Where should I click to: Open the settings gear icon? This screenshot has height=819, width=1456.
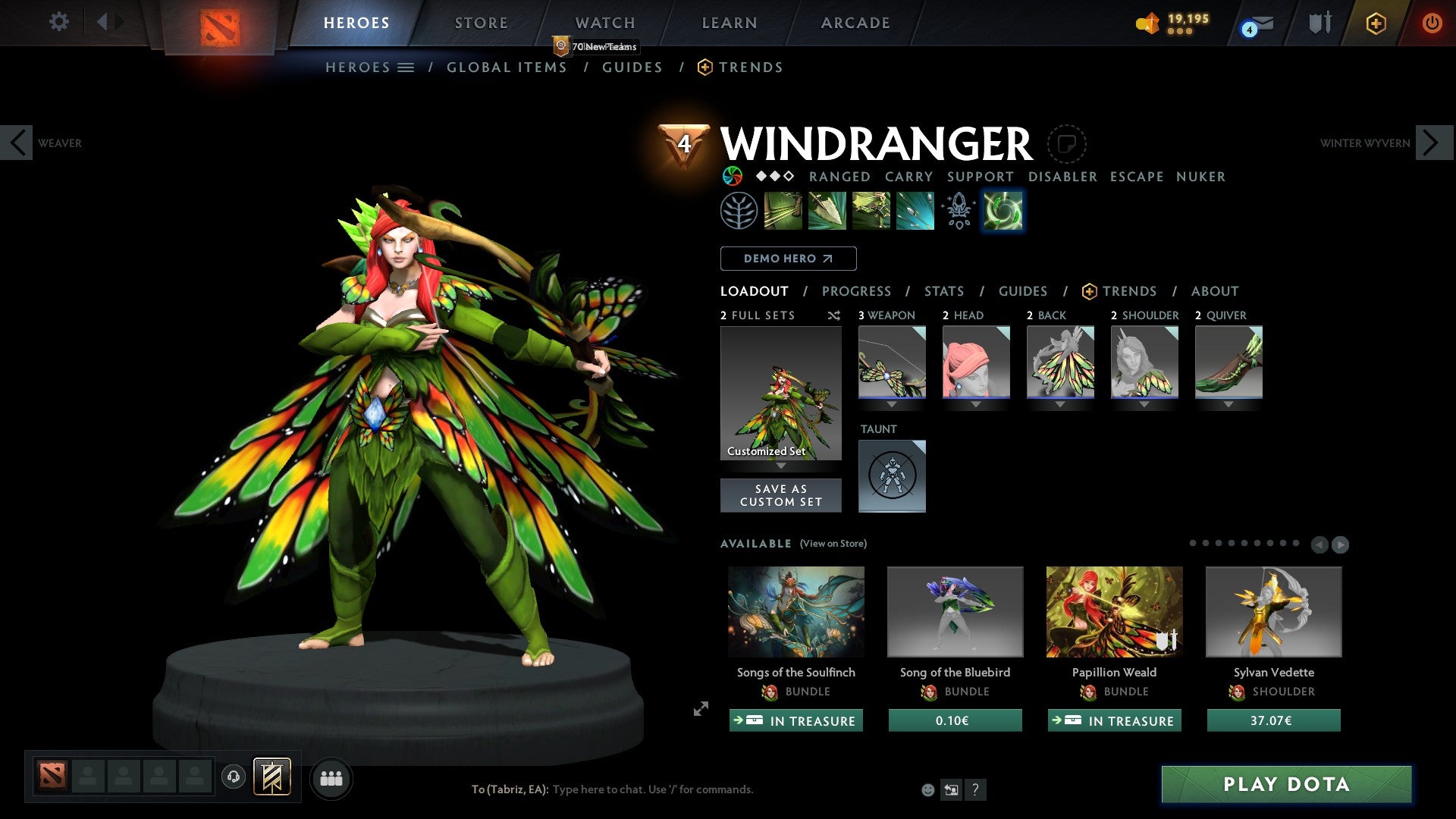(58, 21)
